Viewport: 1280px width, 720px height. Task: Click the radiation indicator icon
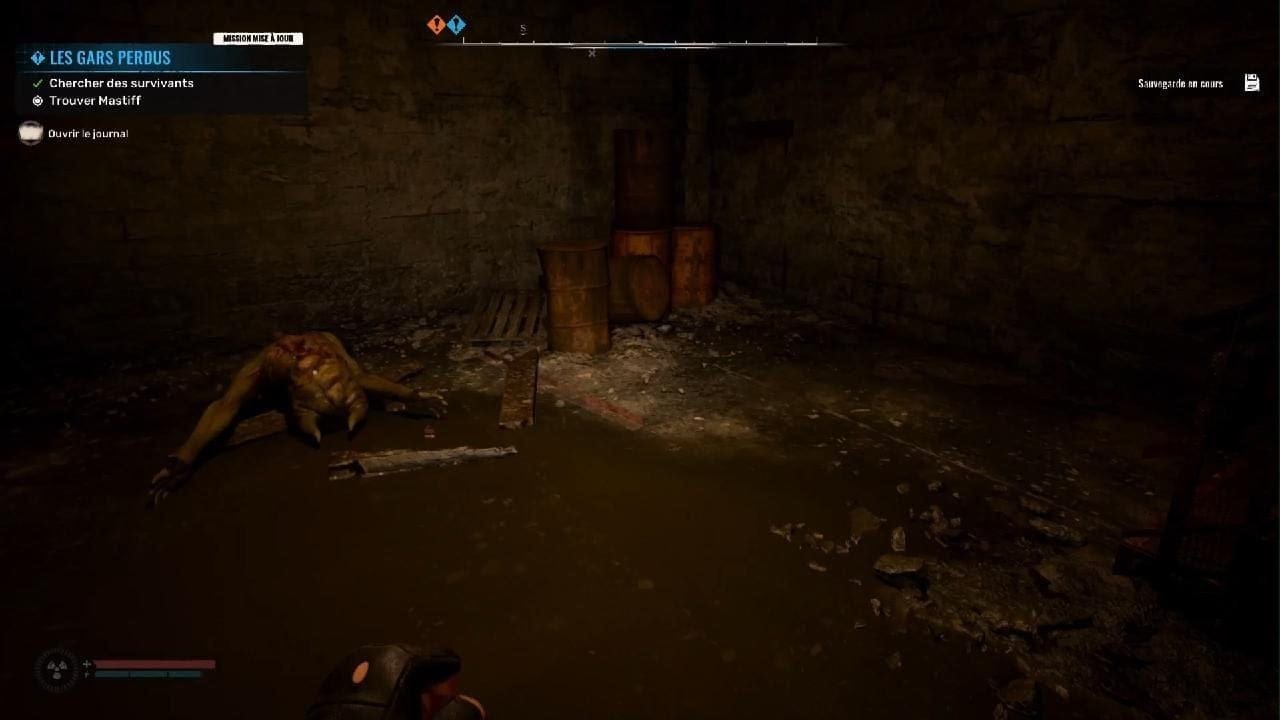pos(56,669)
